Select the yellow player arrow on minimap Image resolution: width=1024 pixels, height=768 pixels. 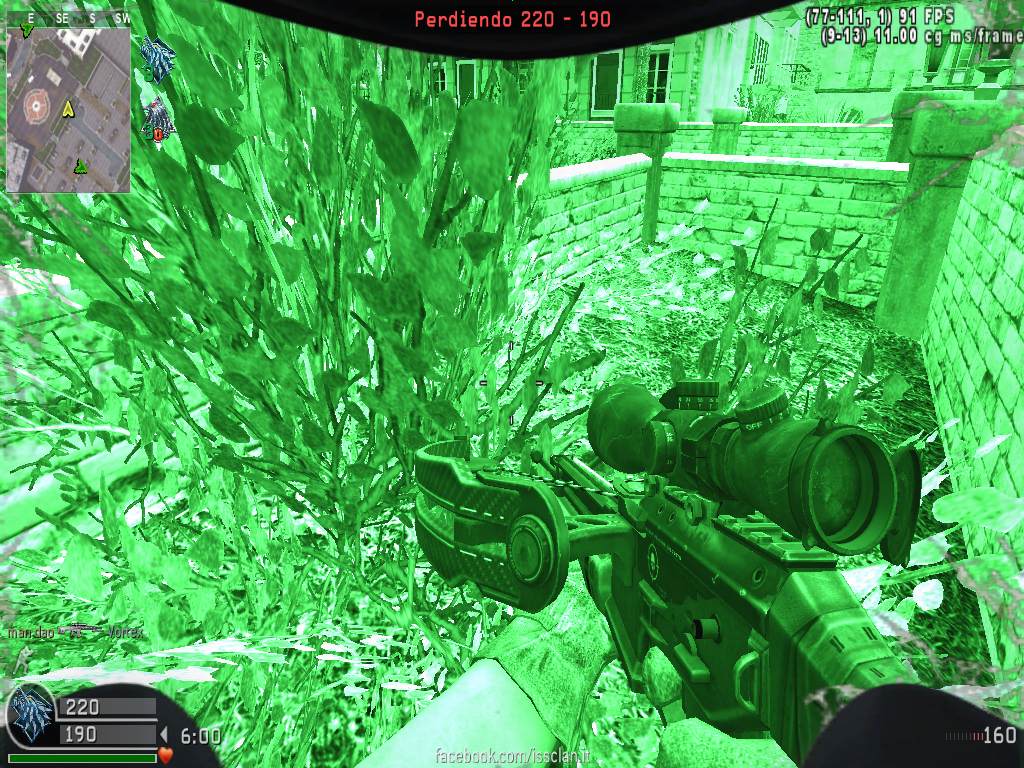pos(68,108)
